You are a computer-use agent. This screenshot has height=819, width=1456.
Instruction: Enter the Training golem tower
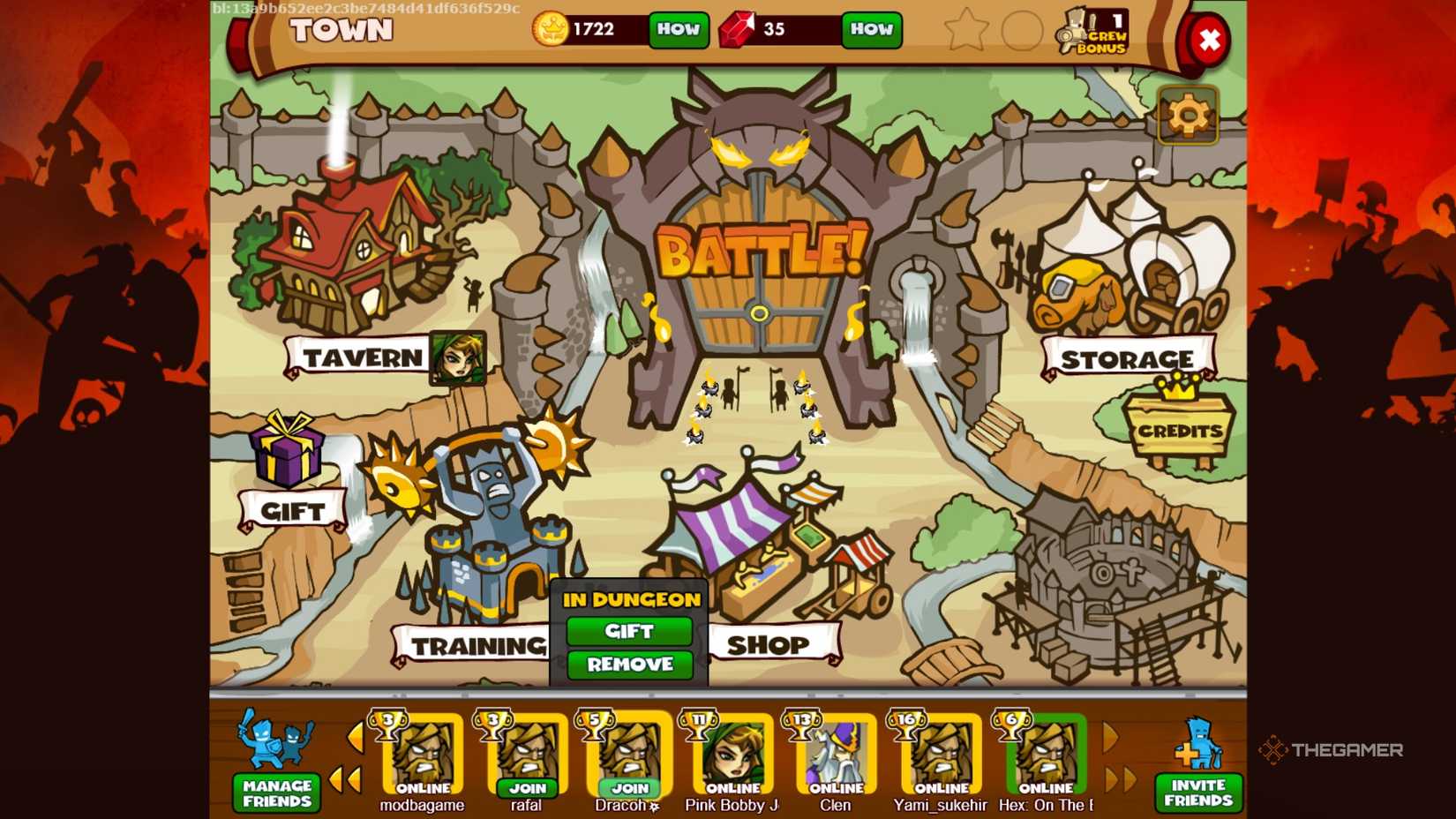coord(494,521)
